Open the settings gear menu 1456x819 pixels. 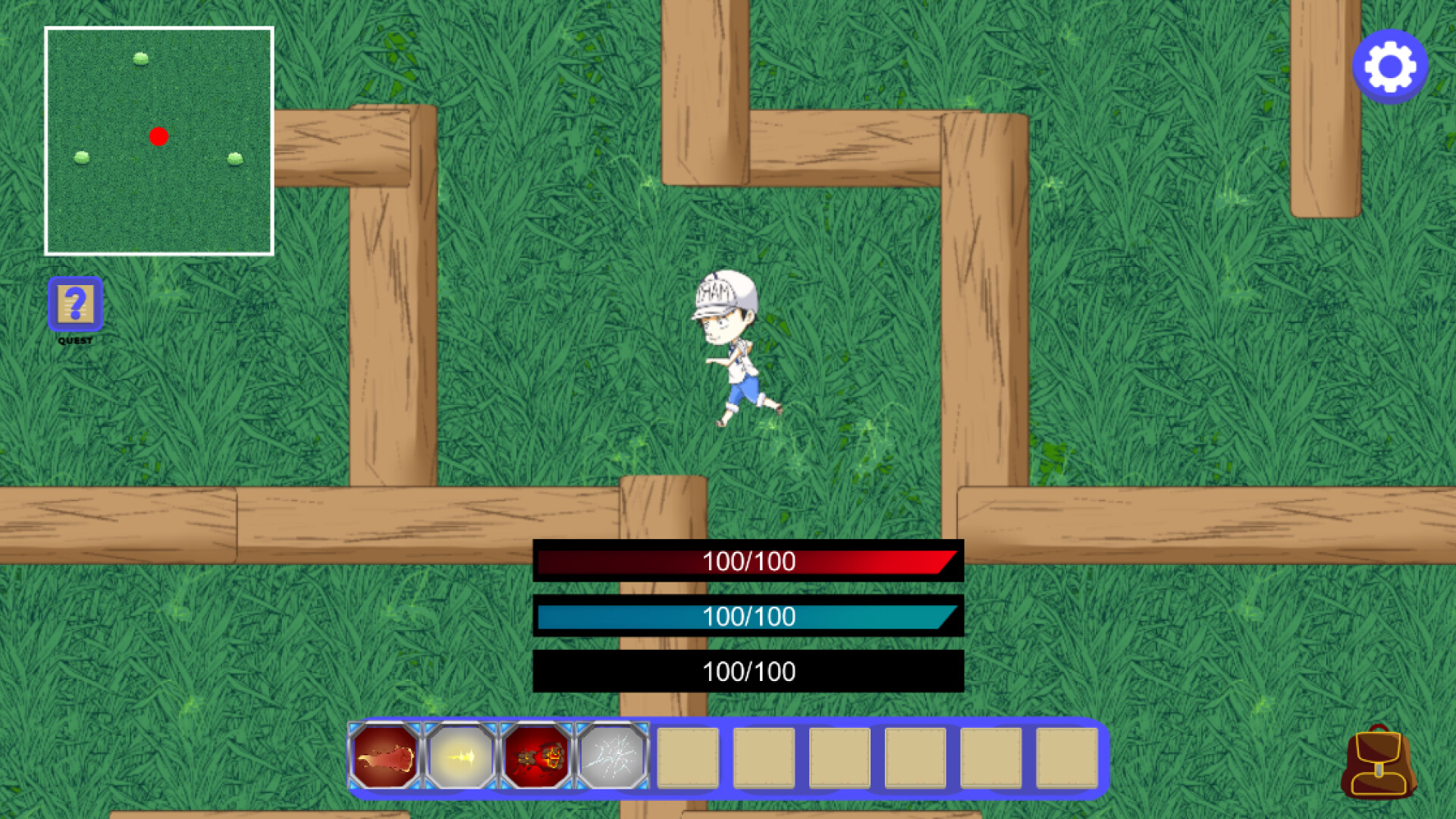coord(1390,65)
